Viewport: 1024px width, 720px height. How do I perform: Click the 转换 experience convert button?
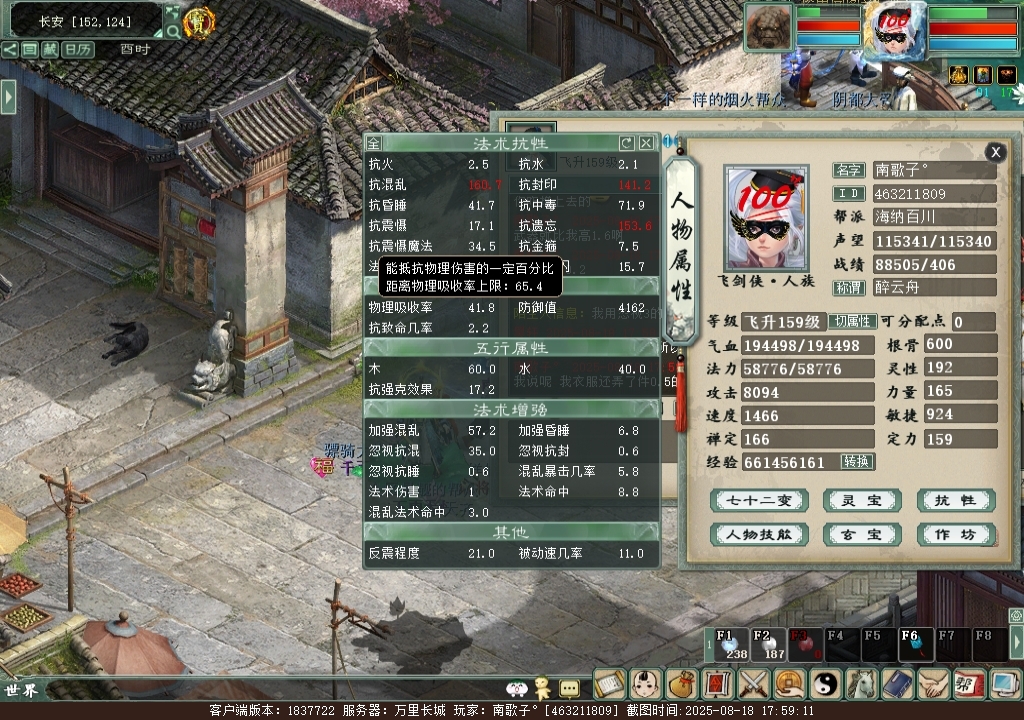[857, 462]
